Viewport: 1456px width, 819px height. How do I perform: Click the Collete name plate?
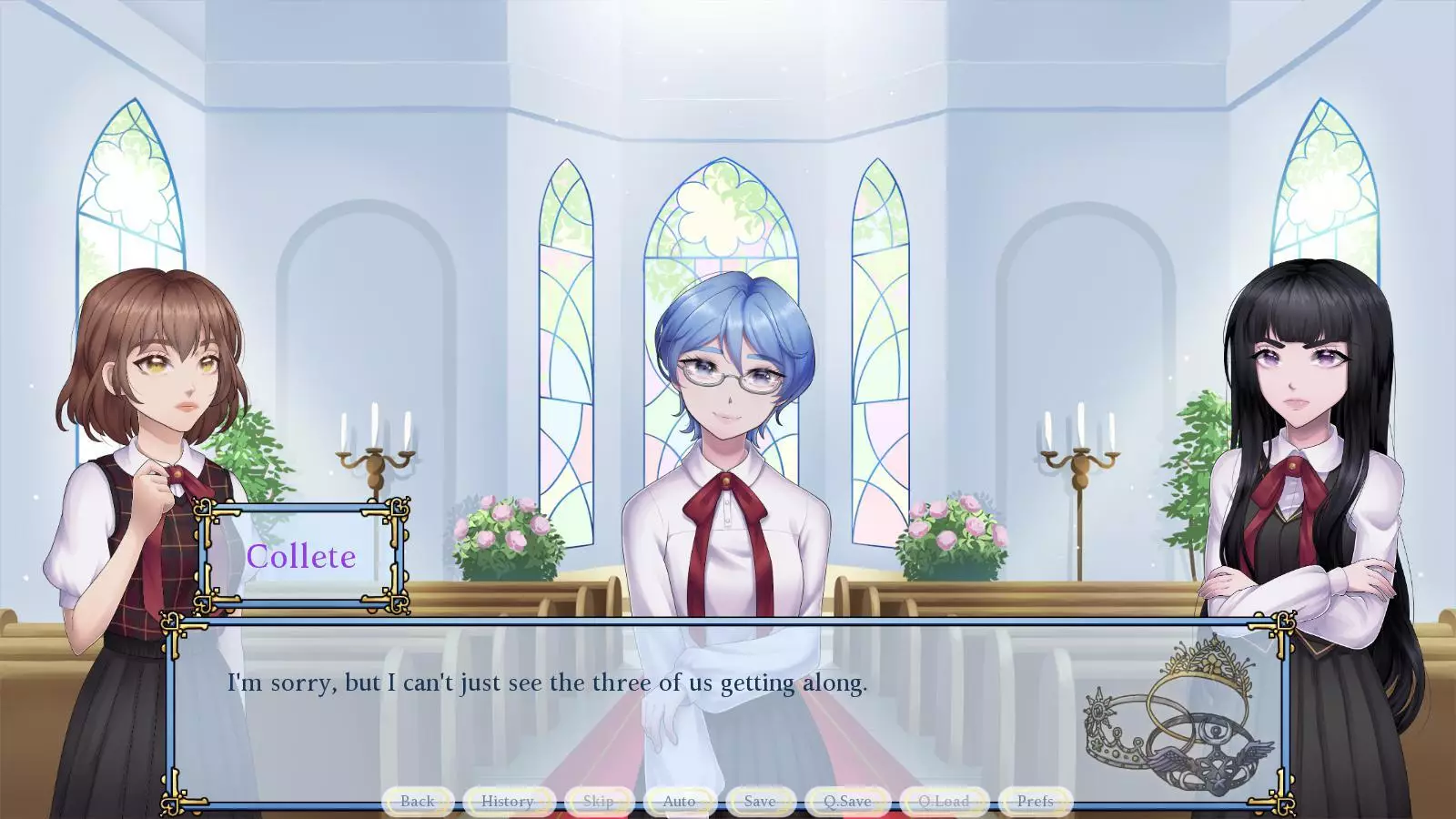(x=303, y=556)
